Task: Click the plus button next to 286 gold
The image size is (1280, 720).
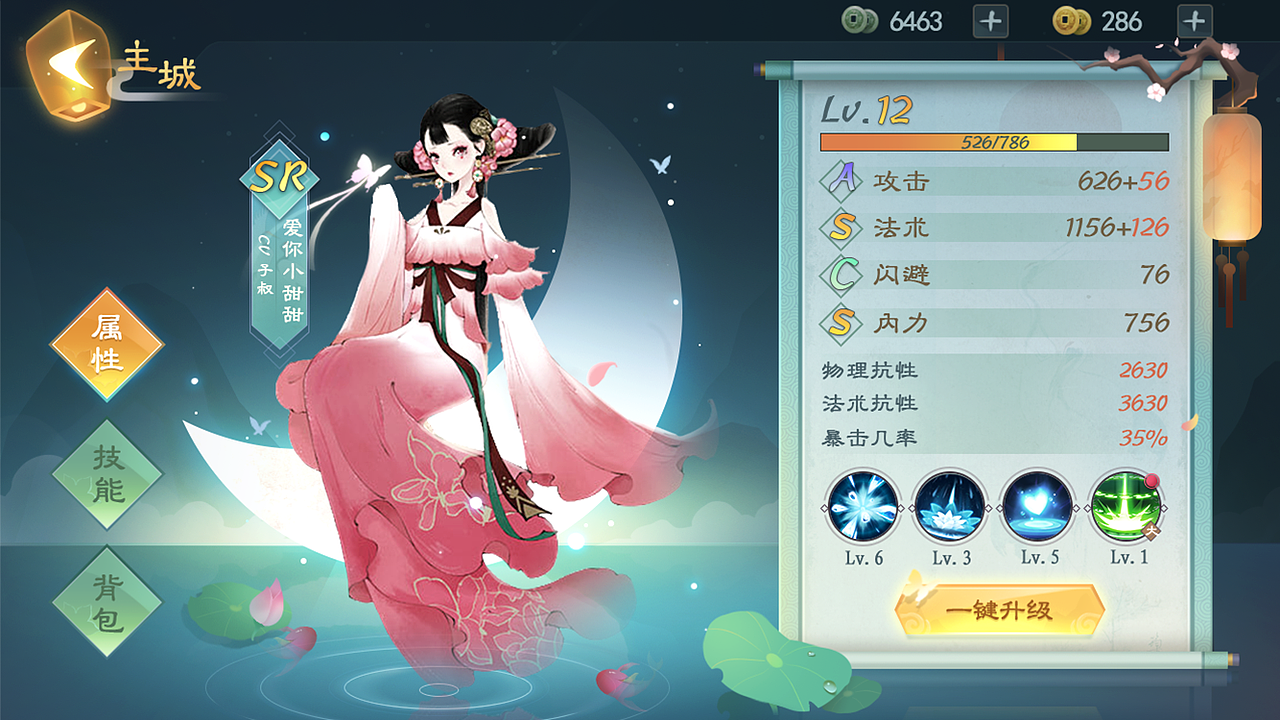Action: 1194,21
